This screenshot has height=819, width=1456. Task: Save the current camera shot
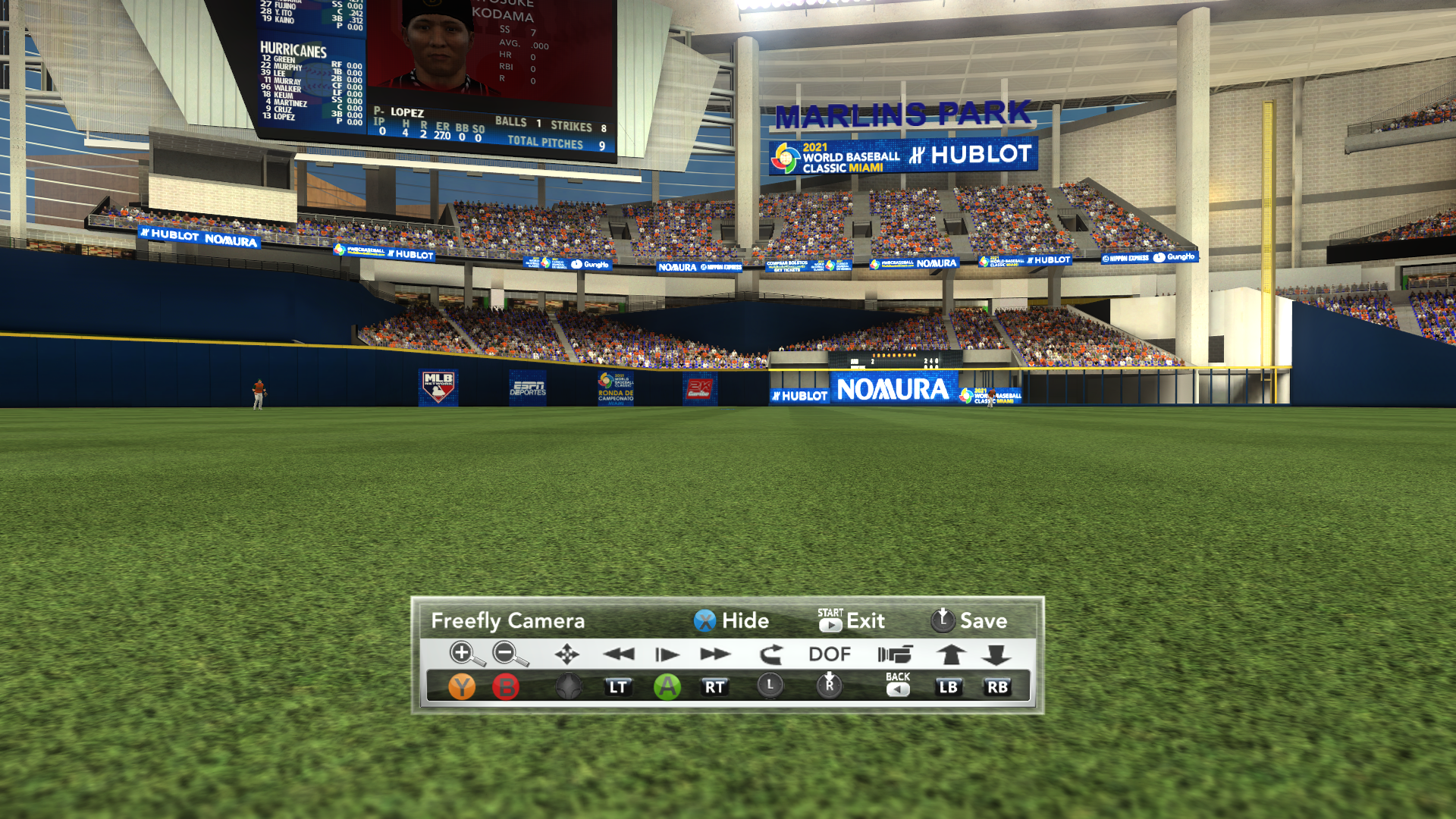click(x=968, y=621)
